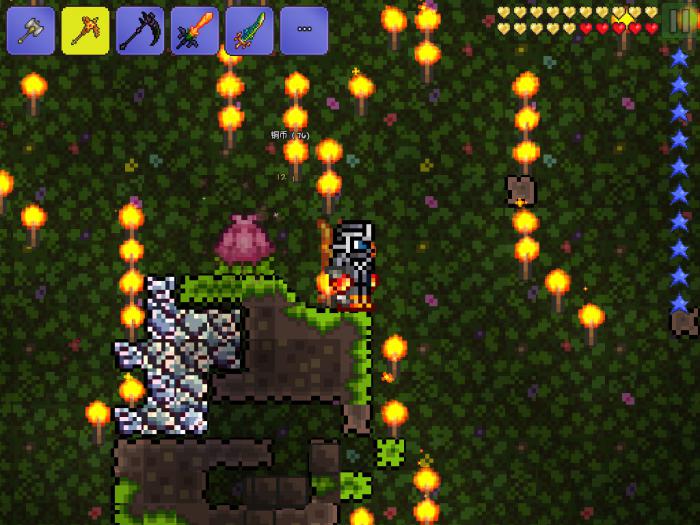Select the orange pickaxe in the highlighted slot

tap(86, 31)
